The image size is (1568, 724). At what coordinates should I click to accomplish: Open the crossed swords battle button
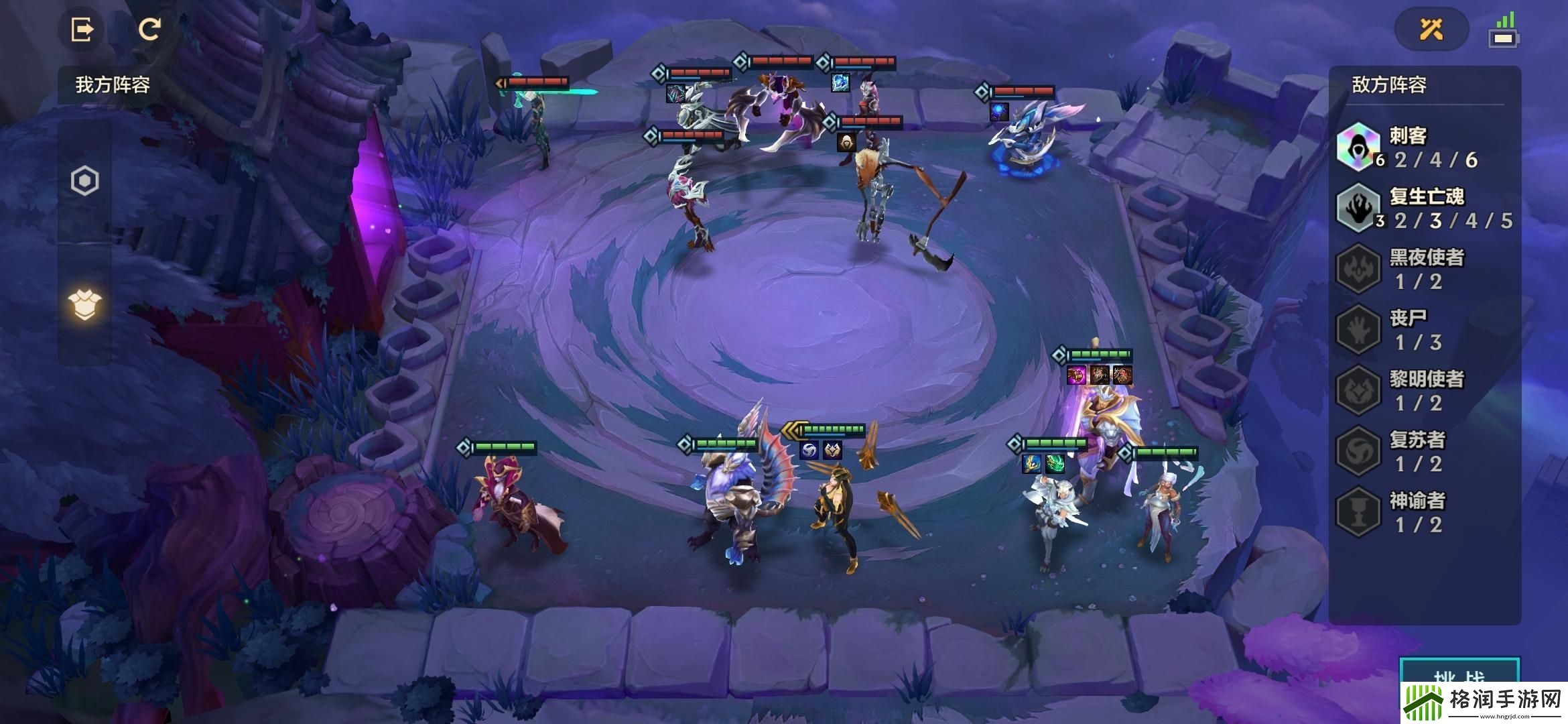coord(1431,29)
